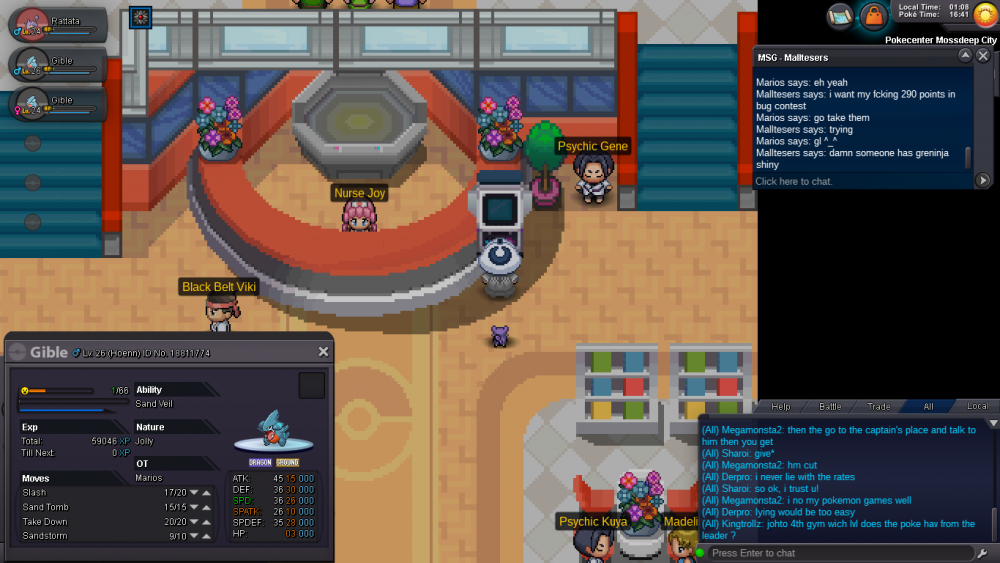Select Rattata in the party list
The width and height of the screenshot is (1000, 563).
[x=55, y=24]
